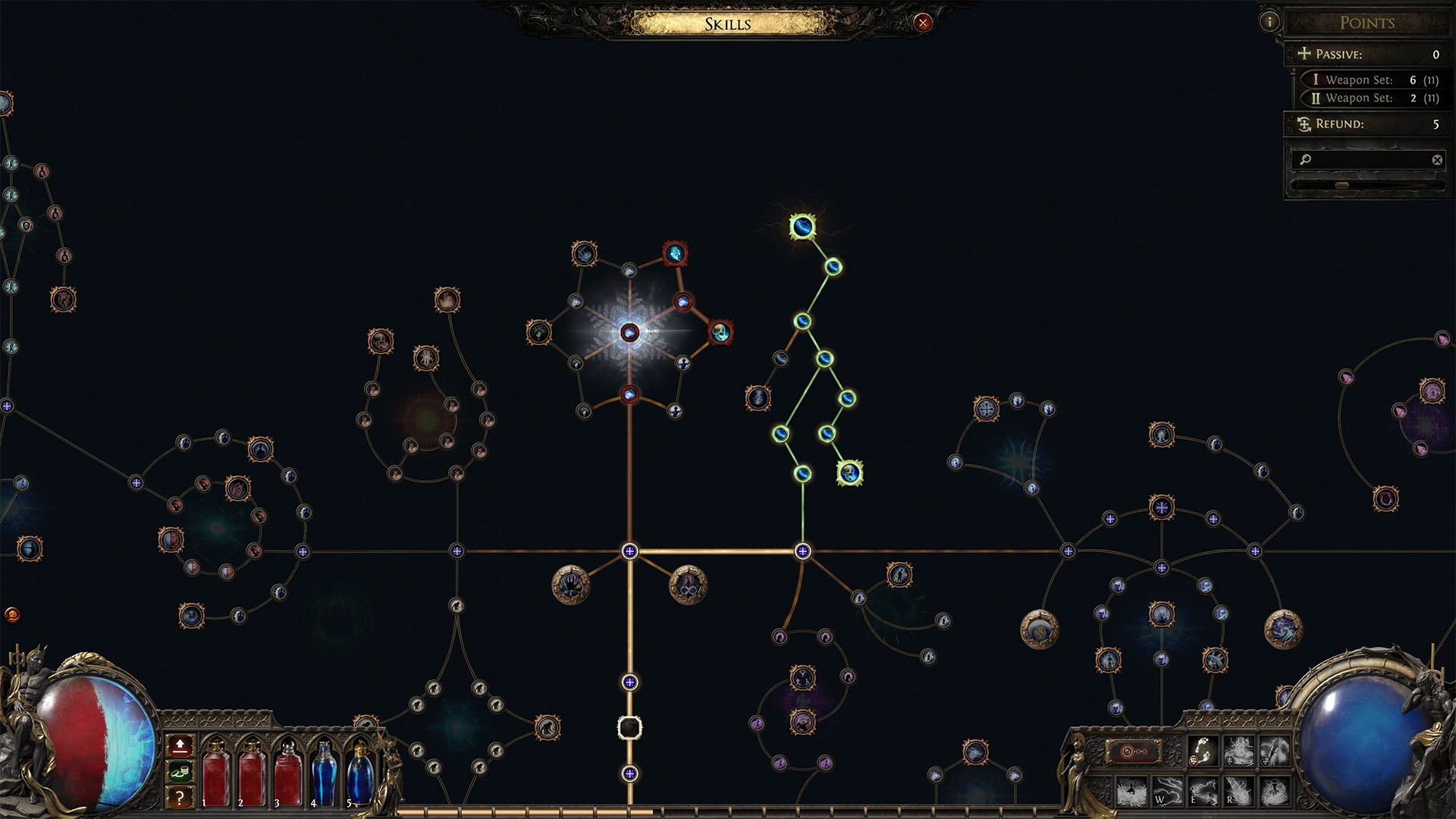Activate the R skill slot

[1238, 791]
